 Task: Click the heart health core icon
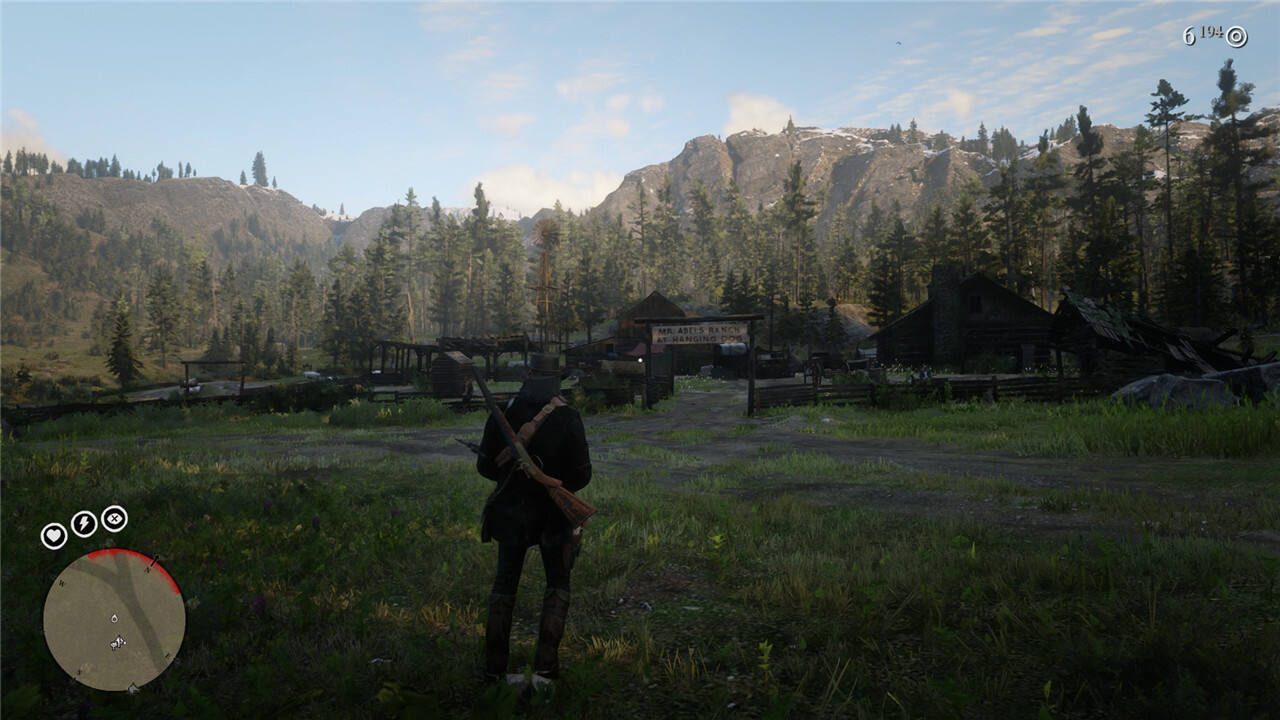tap(54, 536)
